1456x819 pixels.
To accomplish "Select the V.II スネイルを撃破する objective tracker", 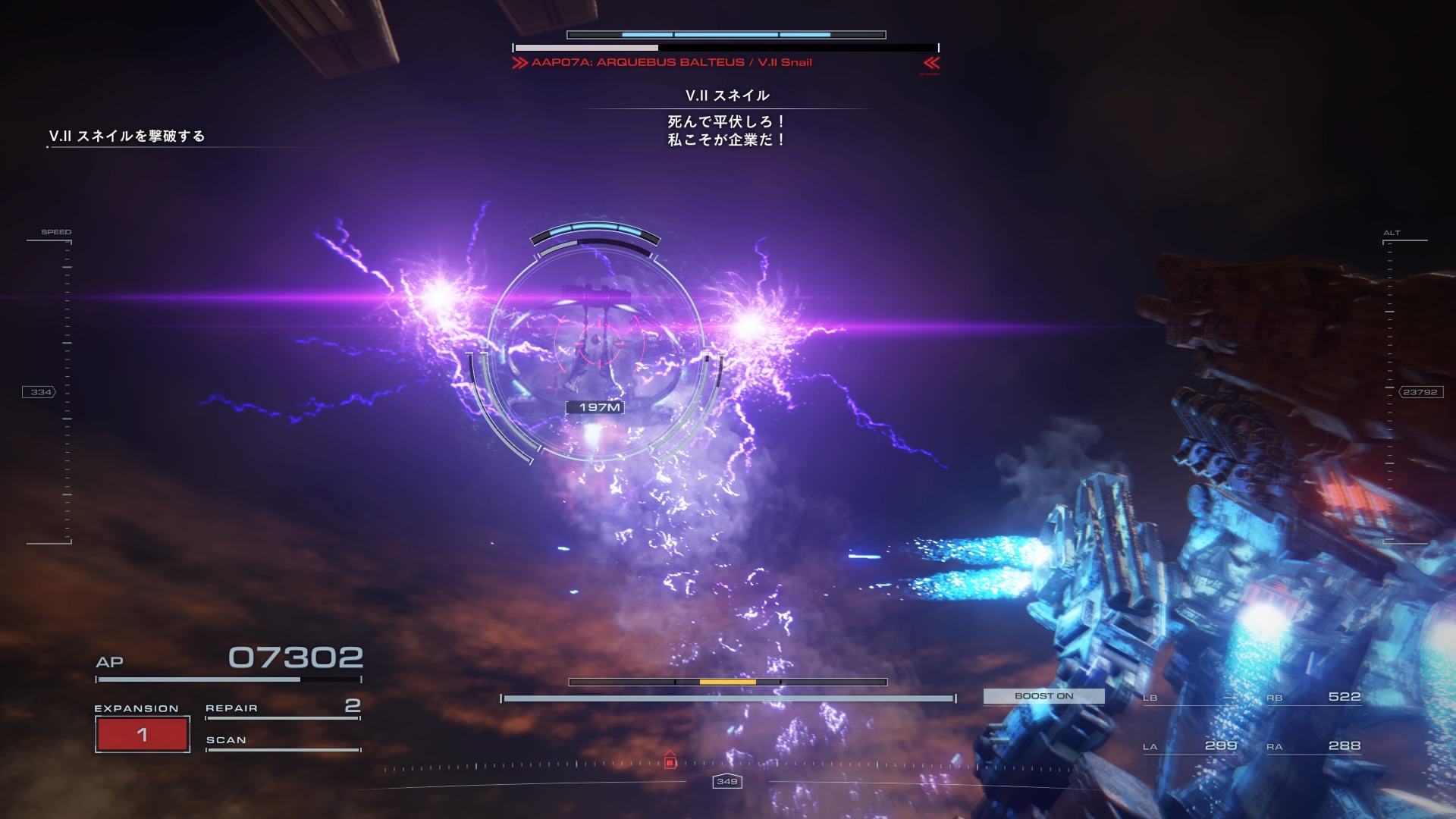I will coord(127,136).
